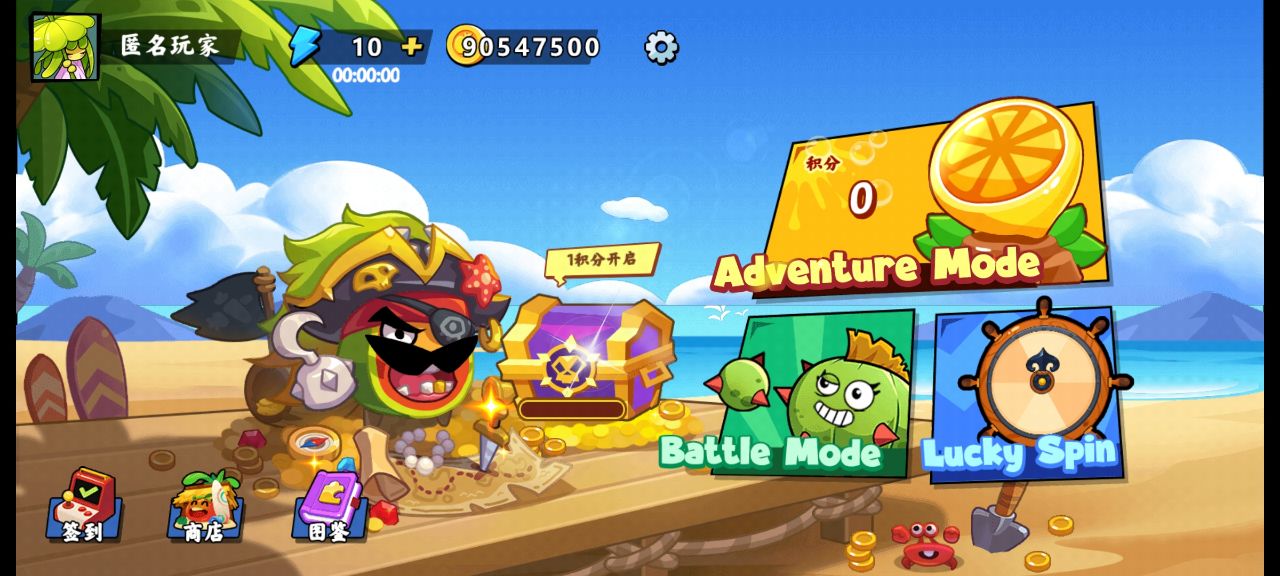Open the 签到 daily check-in
The width and height of the screenshot is (1280, 576).
point(85,505)
